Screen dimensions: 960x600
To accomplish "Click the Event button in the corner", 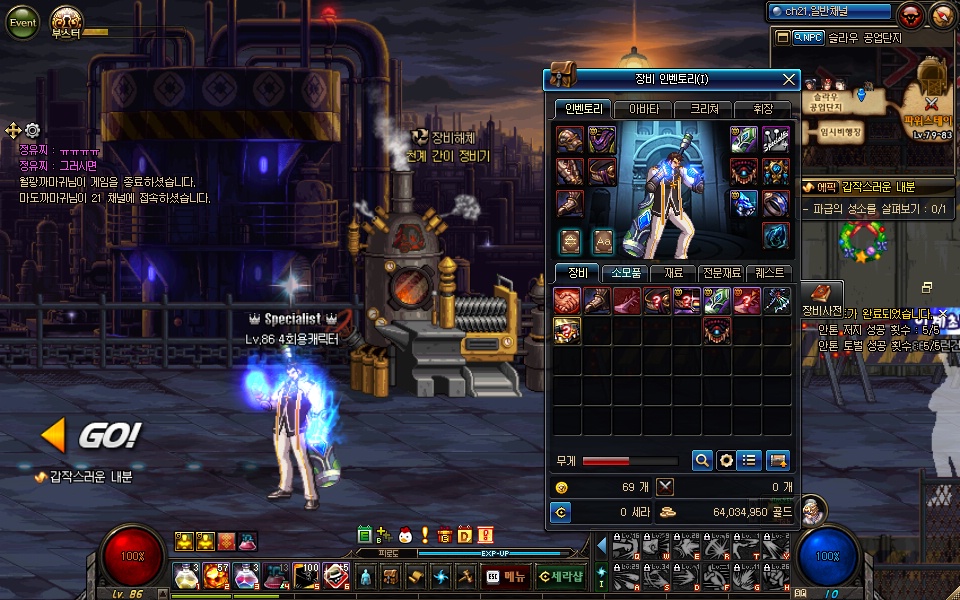I will coord(22,22).
